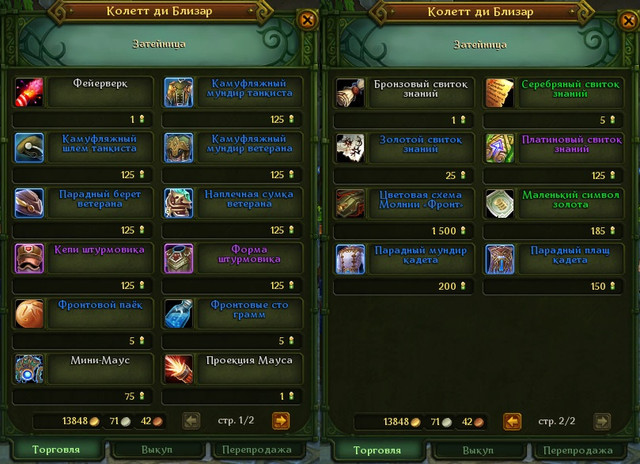Select the Проекция Мауса item
Image resolution: width=640 pixels, height=464 pixels.
coord(180,368)
